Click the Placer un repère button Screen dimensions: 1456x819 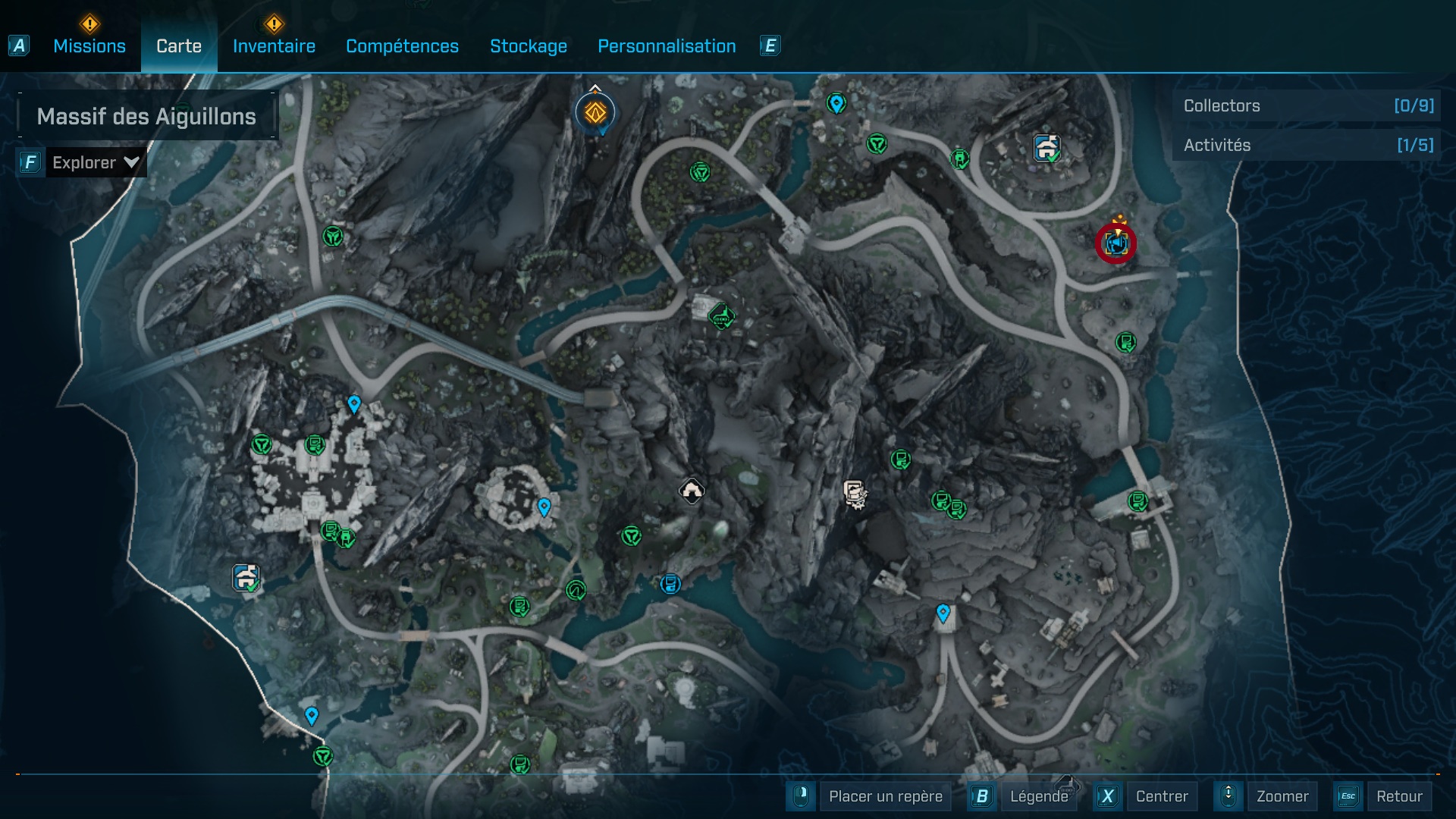coord(885,796)
